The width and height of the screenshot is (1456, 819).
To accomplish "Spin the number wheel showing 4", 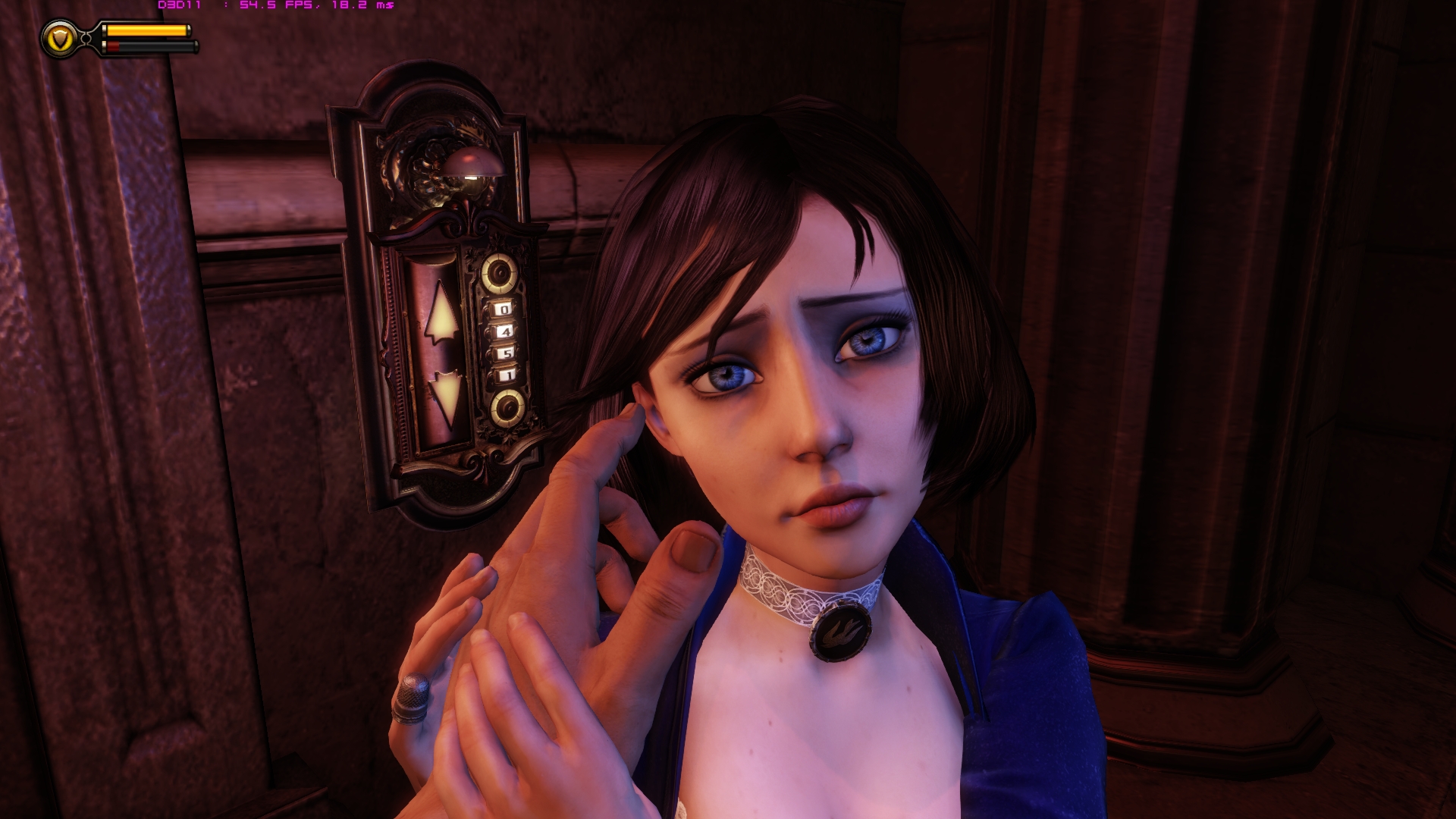I will pos(507,332).
